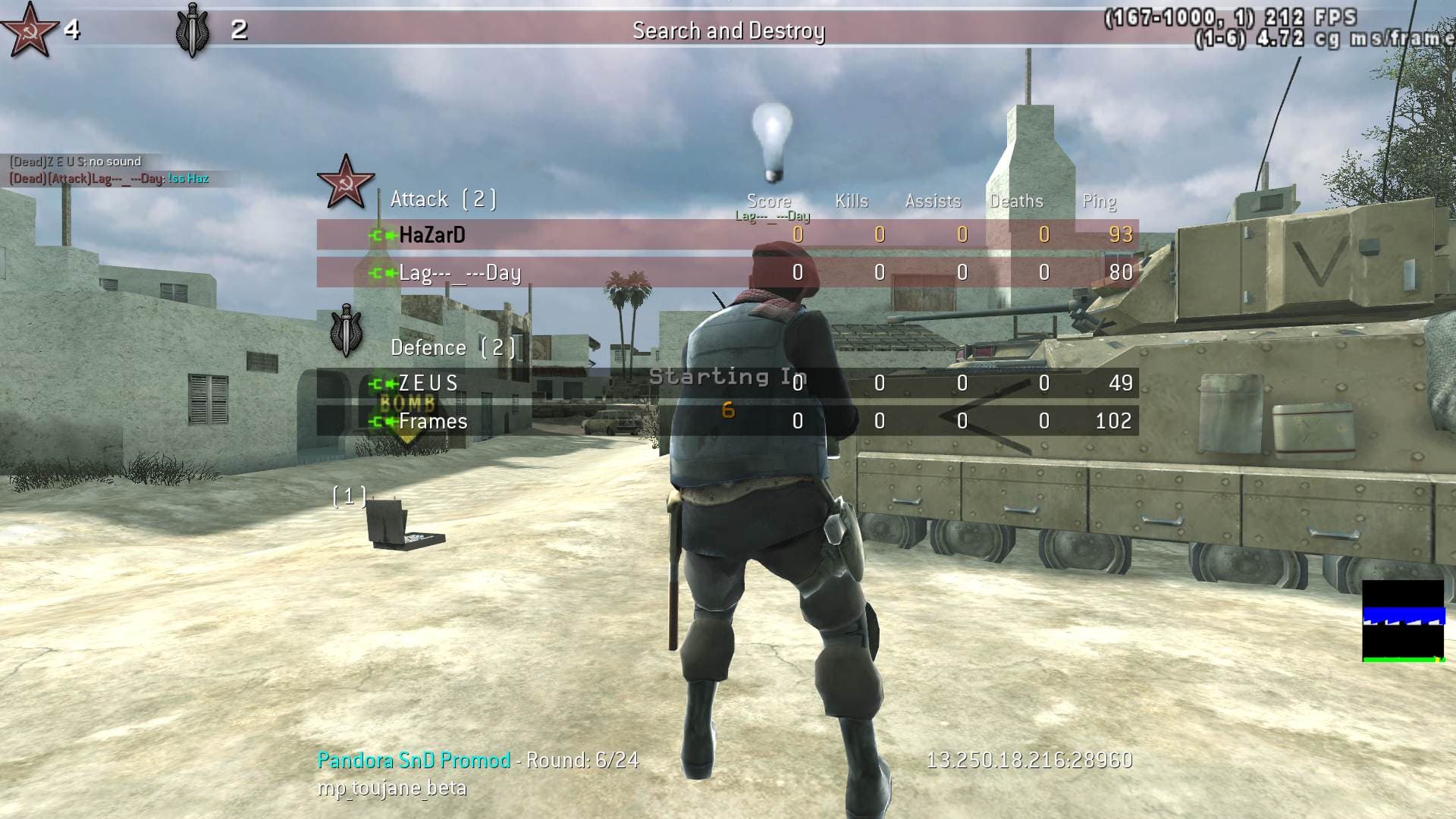The image size is (1456, 819).
Task: Click the Pandora SnD Promod server name
Action: [414, 760]
